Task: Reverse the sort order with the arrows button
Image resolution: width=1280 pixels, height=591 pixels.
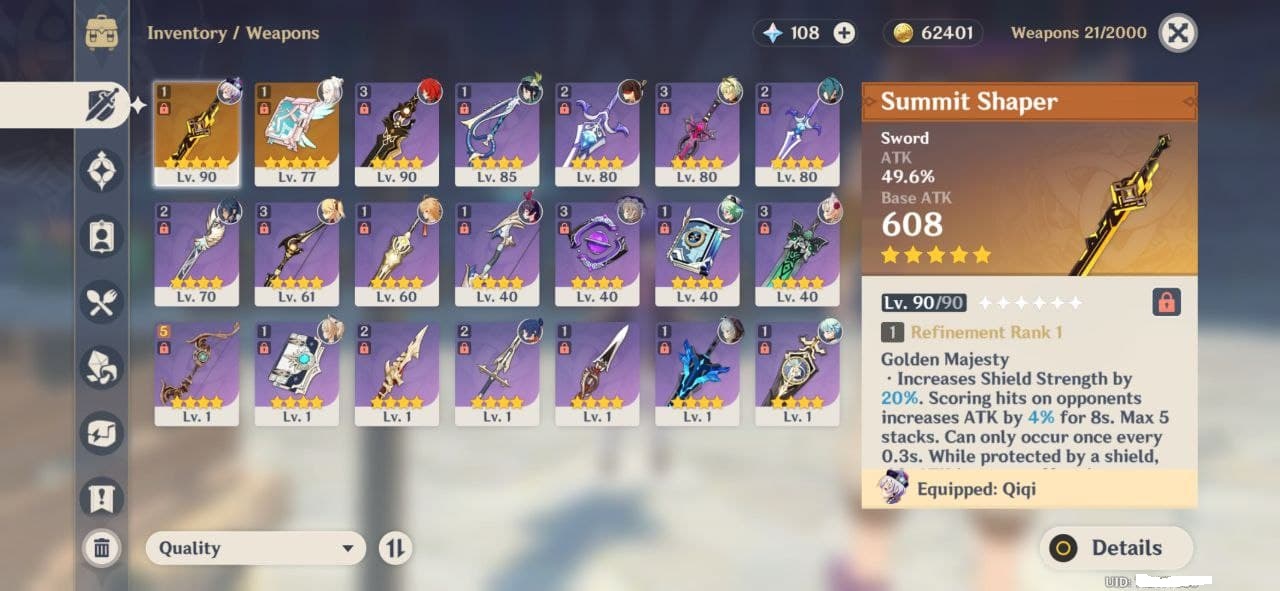Action: [x=395, y=548]
